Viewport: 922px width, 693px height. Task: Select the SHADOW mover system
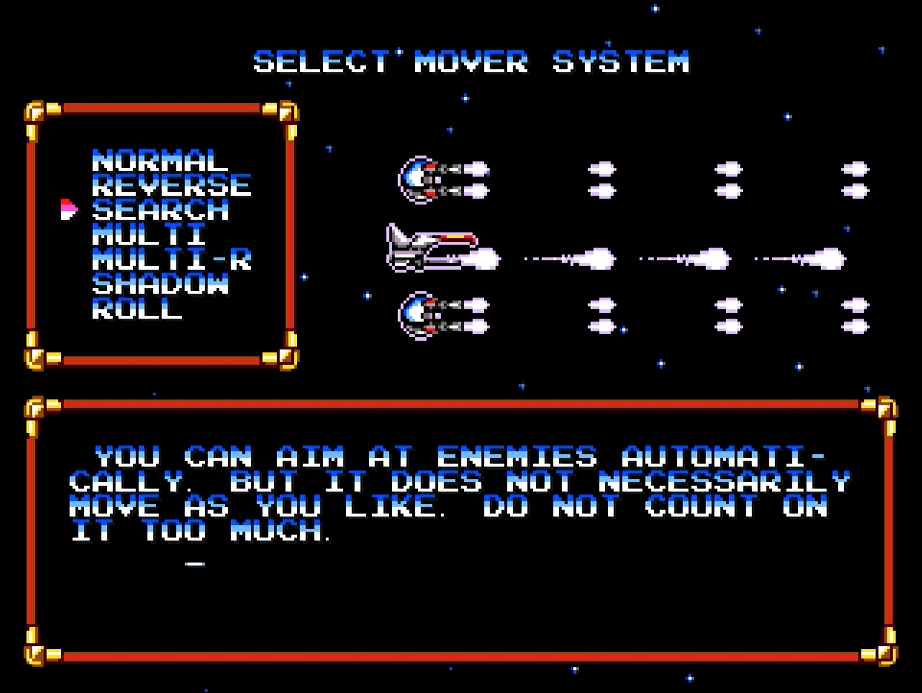point(160,284)
